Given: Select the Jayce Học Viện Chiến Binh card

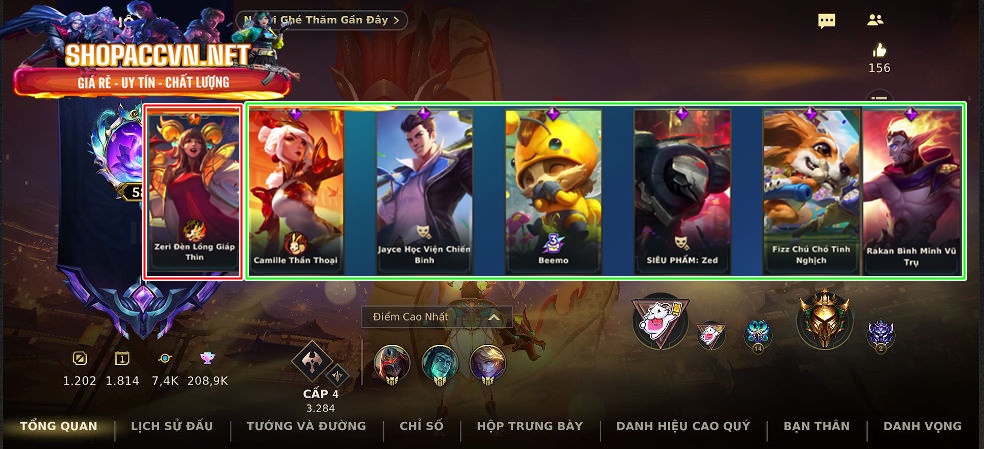Looking at the screenshot, I should 424,191.
